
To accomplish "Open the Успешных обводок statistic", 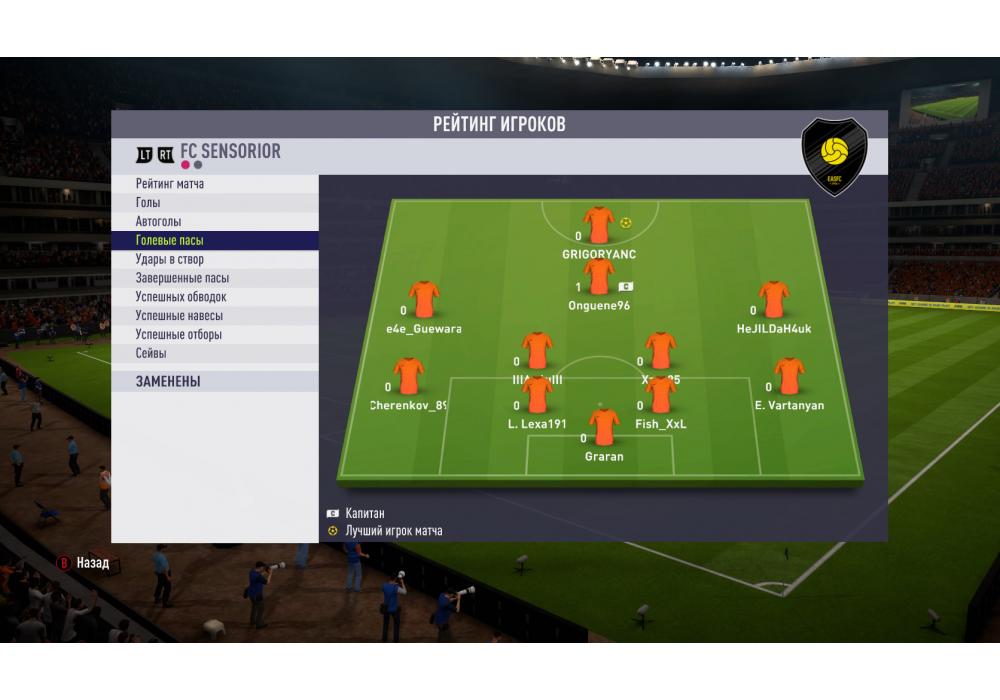I will point(181,297).
